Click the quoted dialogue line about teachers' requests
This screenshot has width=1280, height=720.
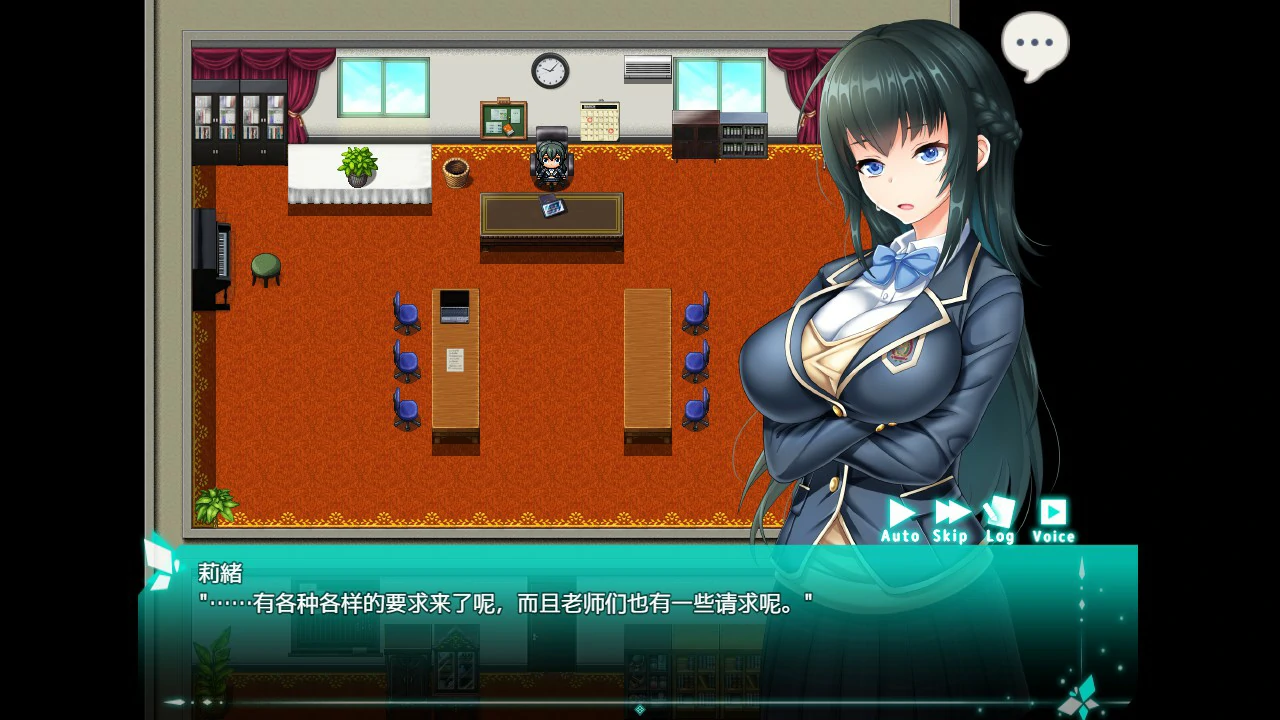coord(500,601)
